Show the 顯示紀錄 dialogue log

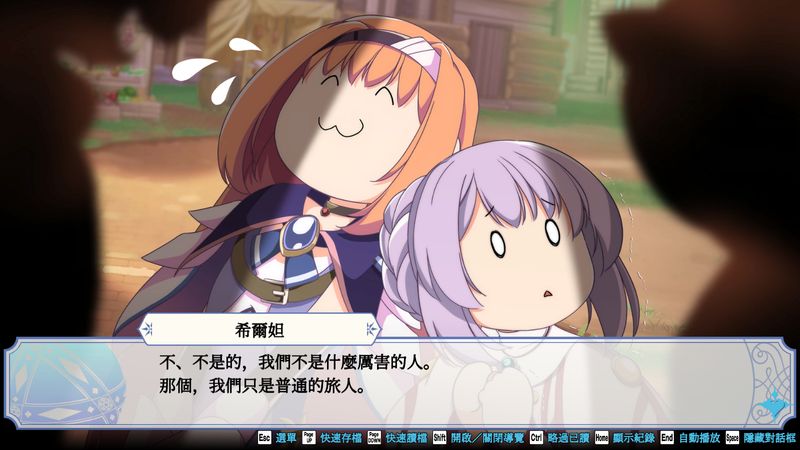point(635,438)
